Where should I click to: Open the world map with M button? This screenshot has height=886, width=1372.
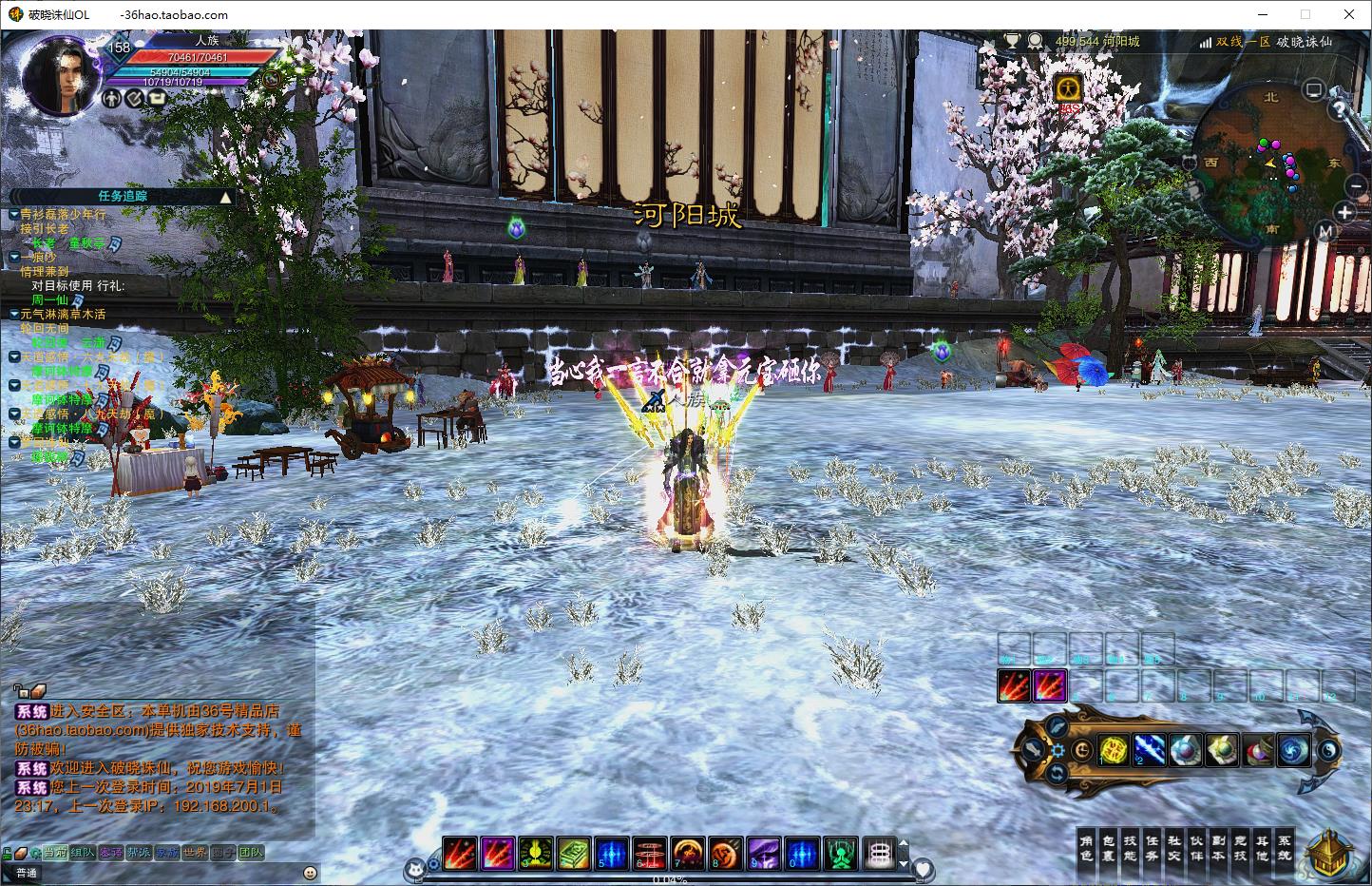tap(1326, 231)
